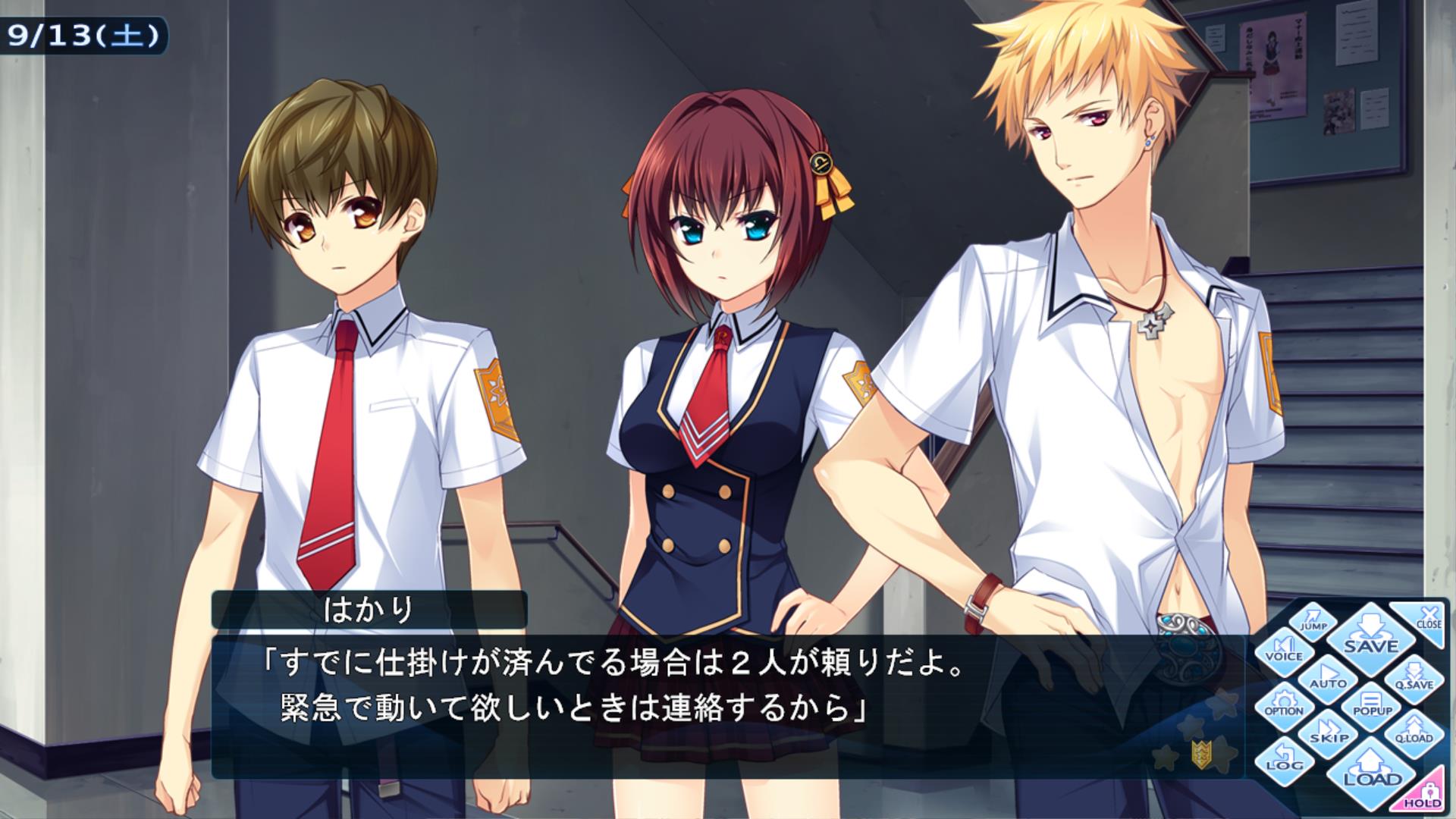The image size is (1456, 819).
Task: Quick load with Q.LOAD button
Action: 1414,733
